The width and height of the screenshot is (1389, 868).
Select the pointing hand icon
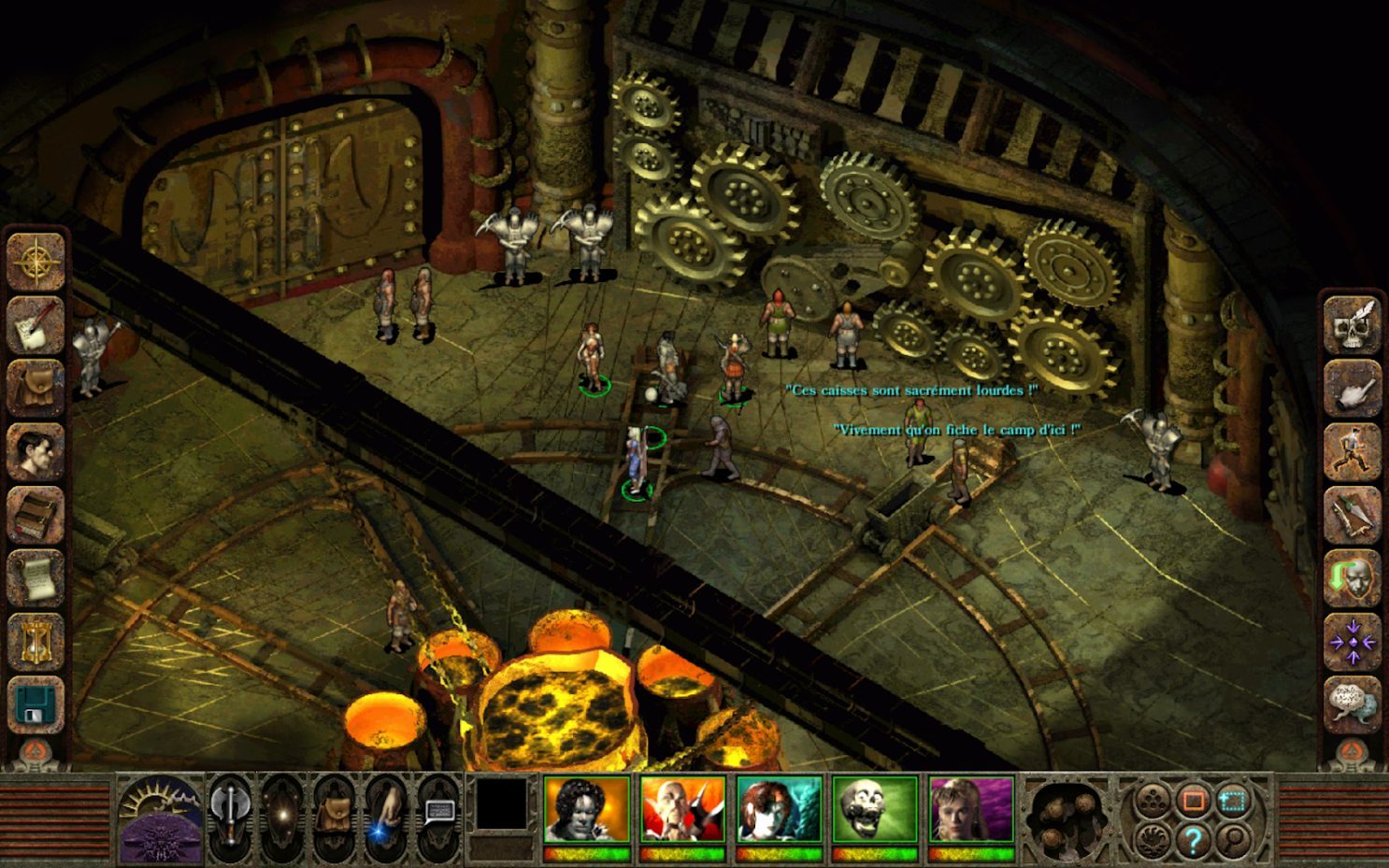(x=1353, y=388)
